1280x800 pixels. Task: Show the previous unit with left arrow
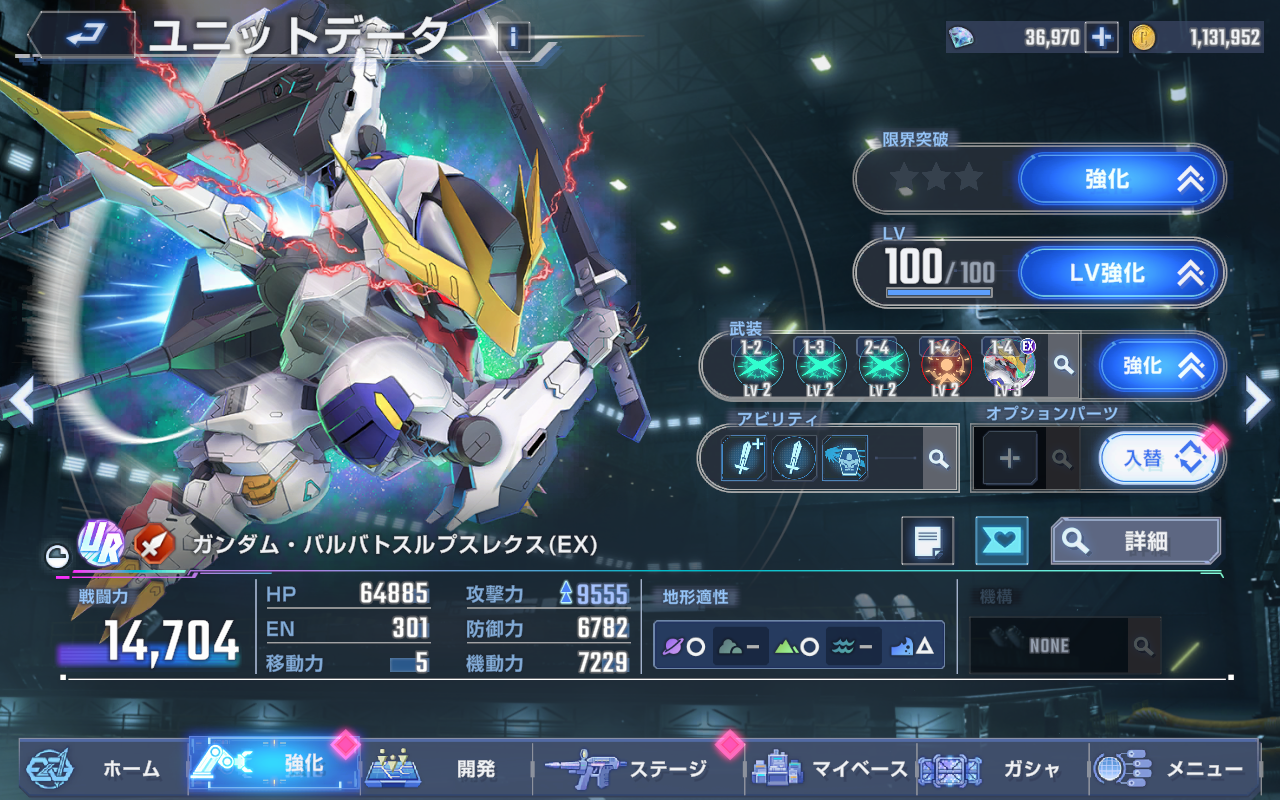pos(20,402)
